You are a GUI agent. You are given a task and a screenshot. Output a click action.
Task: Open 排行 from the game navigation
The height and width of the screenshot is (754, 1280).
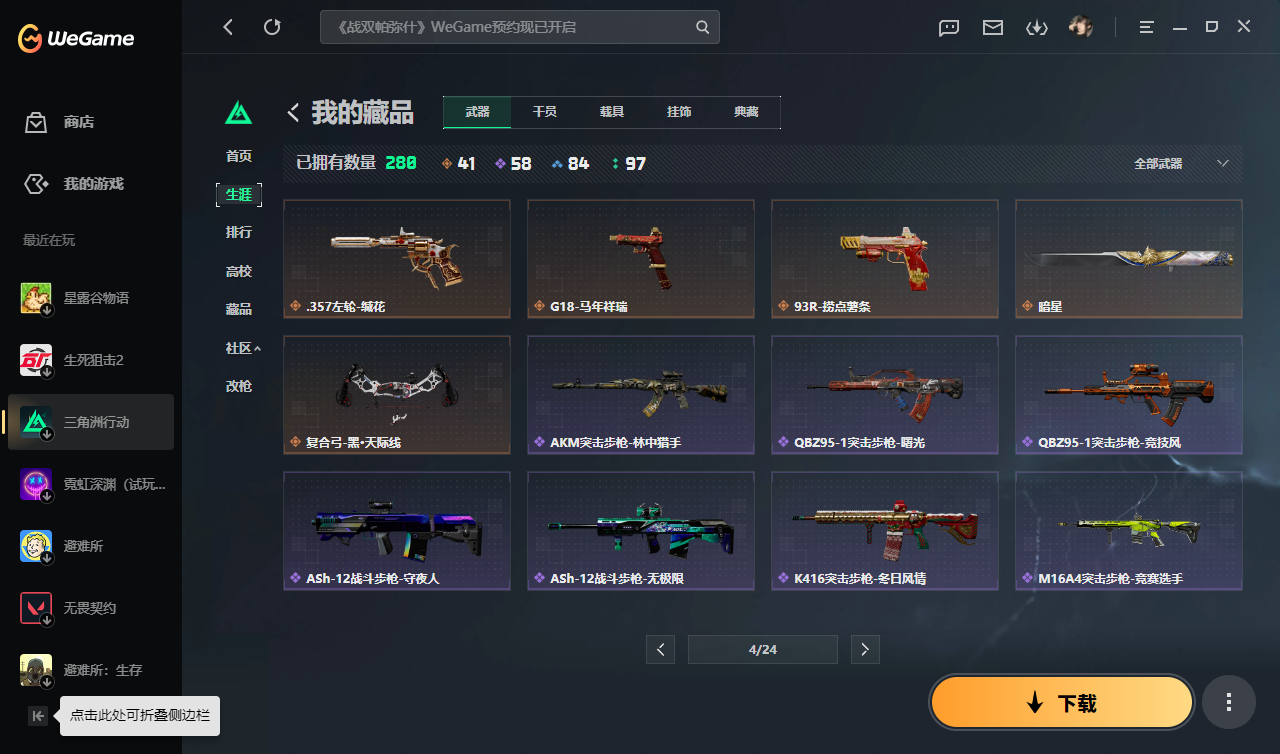239,232
